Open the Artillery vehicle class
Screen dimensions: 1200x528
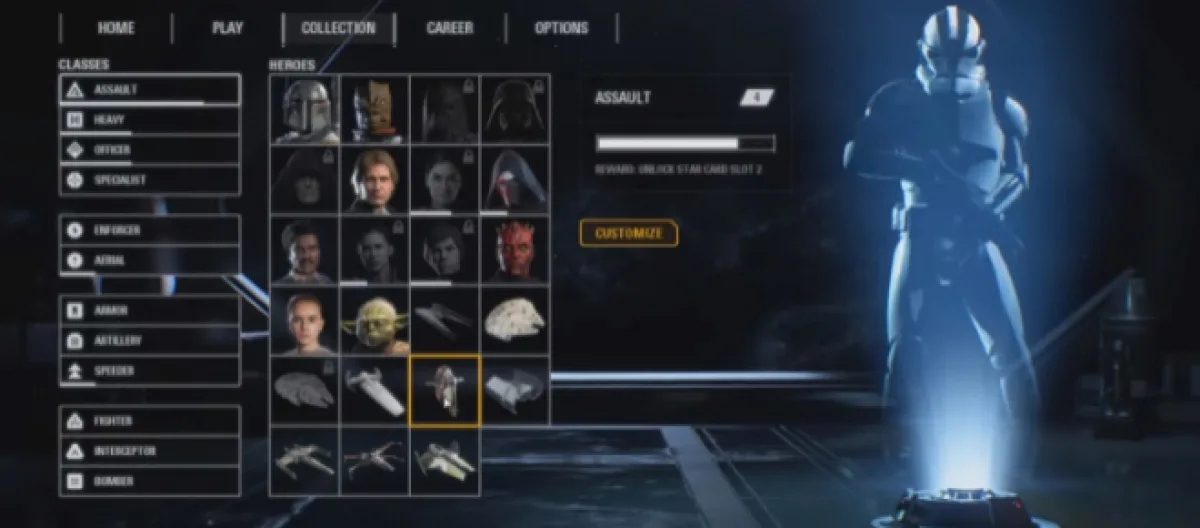tap(150, 340)
